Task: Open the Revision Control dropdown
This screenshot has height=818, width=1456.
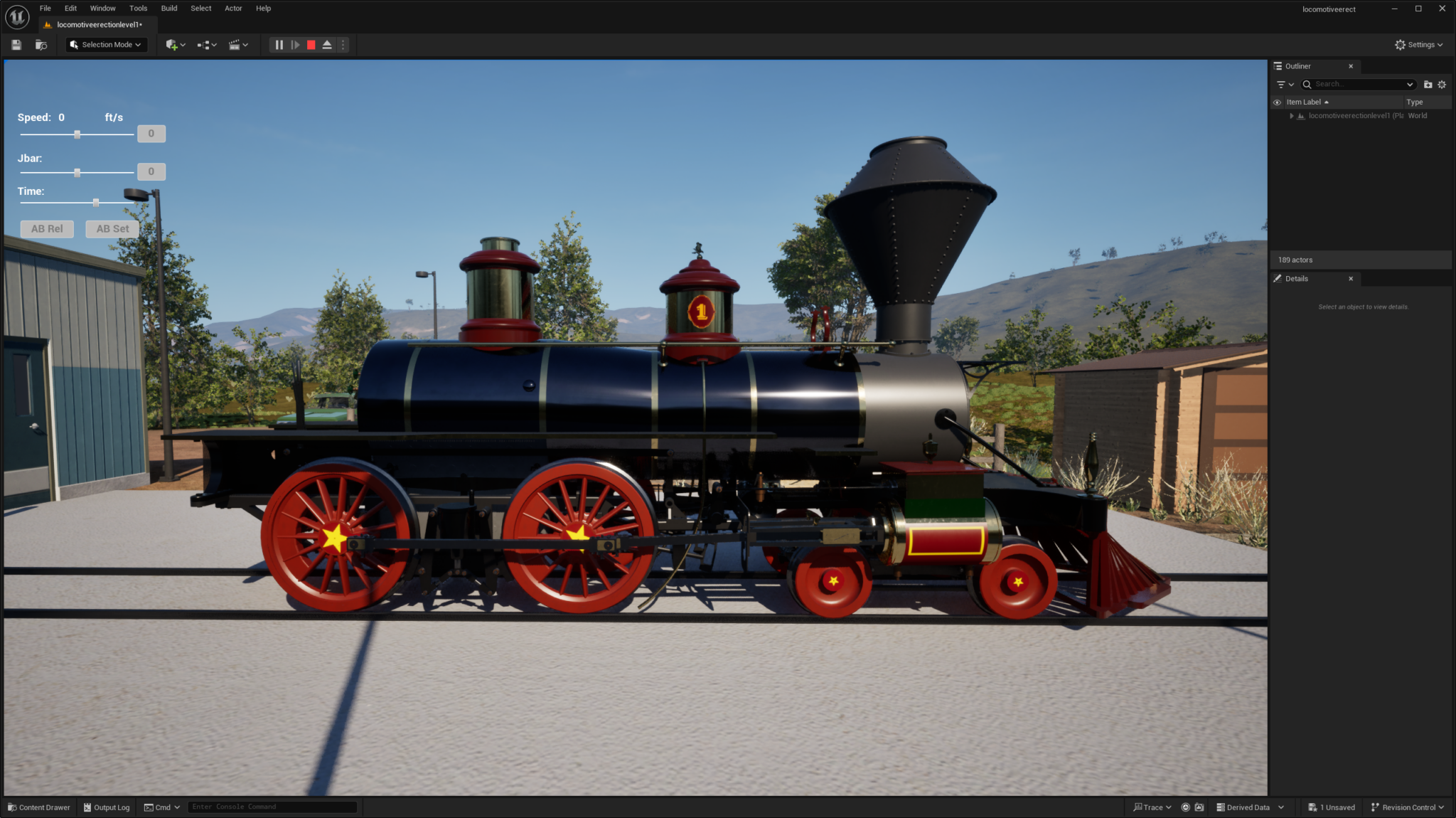Action: 1407,807
